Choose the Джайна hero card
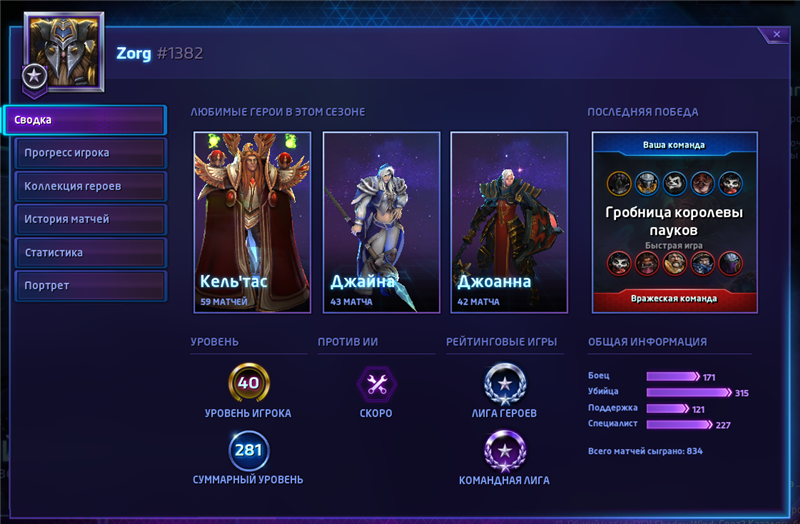Image resolution: width=800 pixels, height=524 pixels. pos(381,221)
